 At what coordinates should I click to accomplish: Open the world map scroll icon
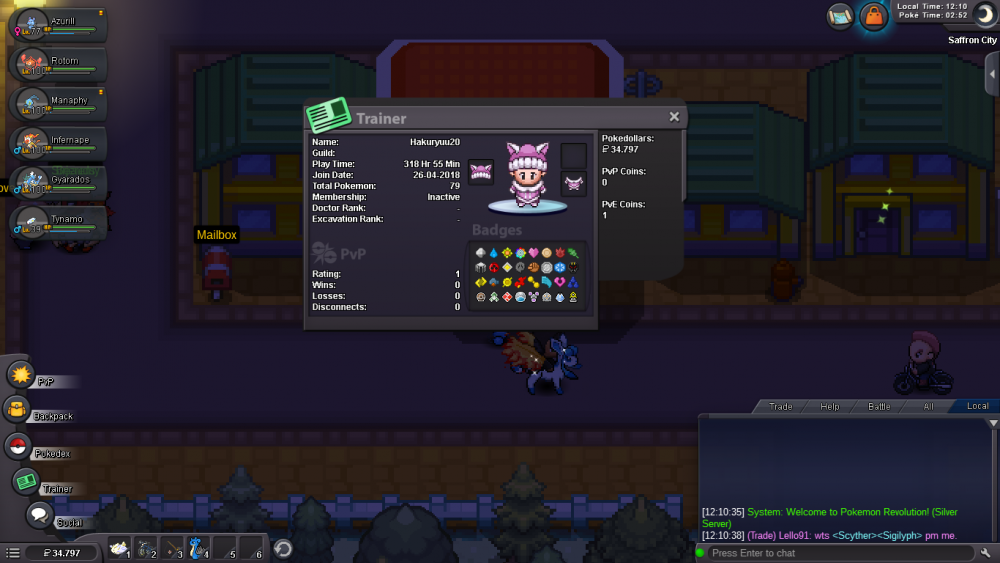point(840,16)
